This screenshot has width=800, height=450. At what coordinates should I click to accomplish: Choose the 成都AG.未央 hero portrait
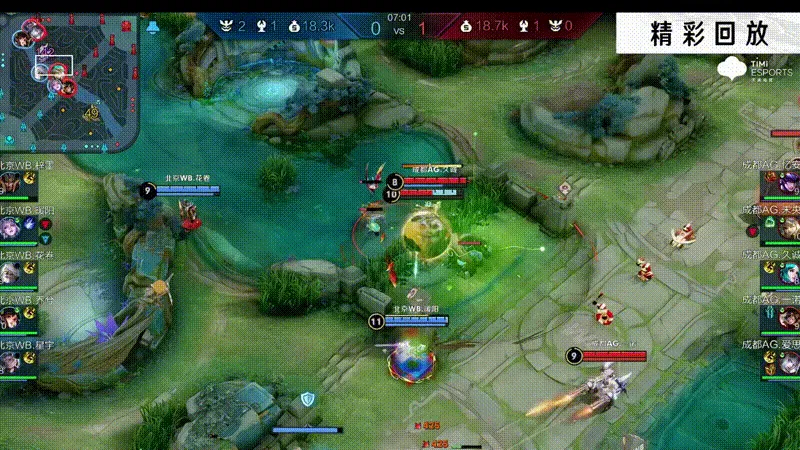pyautogui.click(x=787, y=229)
